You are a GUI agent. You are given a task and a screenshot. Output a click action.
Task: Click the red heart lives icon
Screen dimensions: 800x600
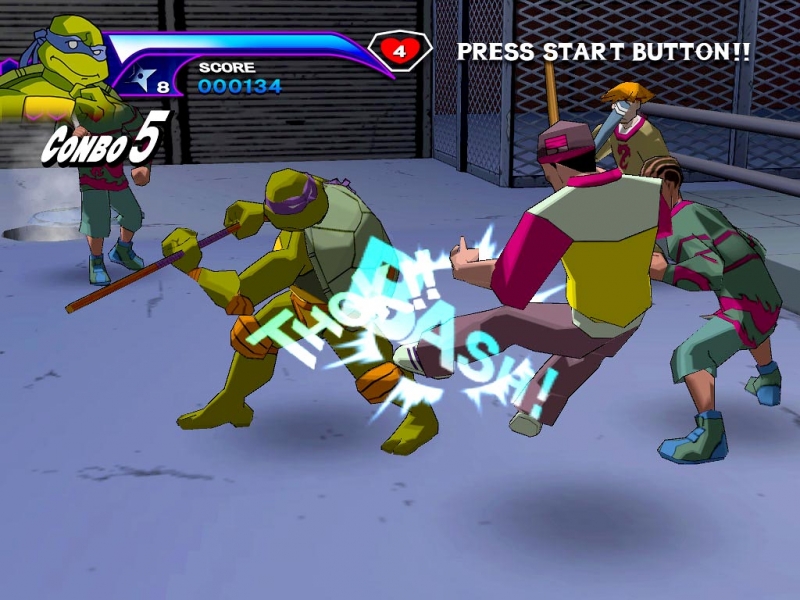pyautogui.click(x=400, y=50)
